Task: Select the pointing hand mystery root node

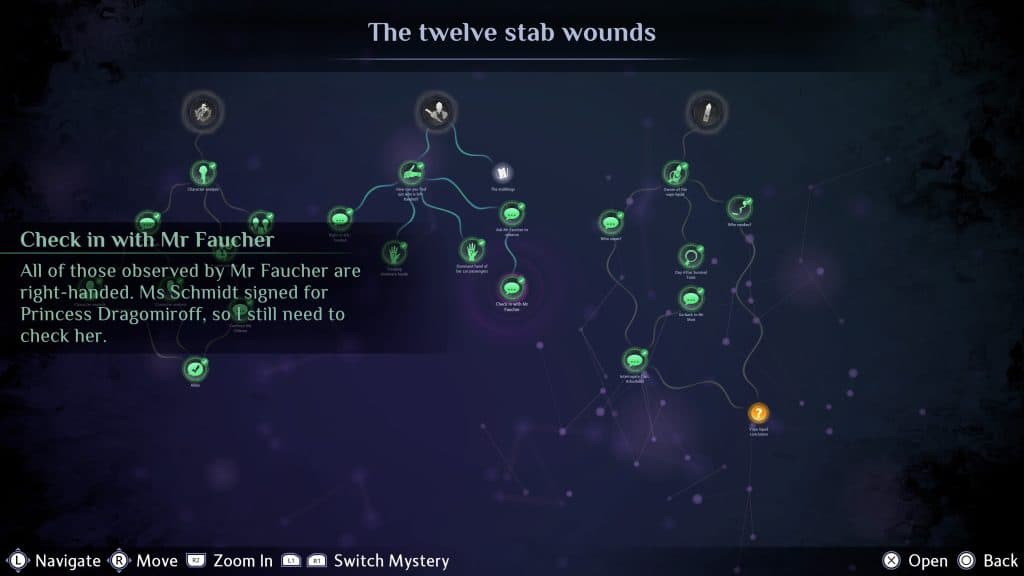Action: pos(436,111)
